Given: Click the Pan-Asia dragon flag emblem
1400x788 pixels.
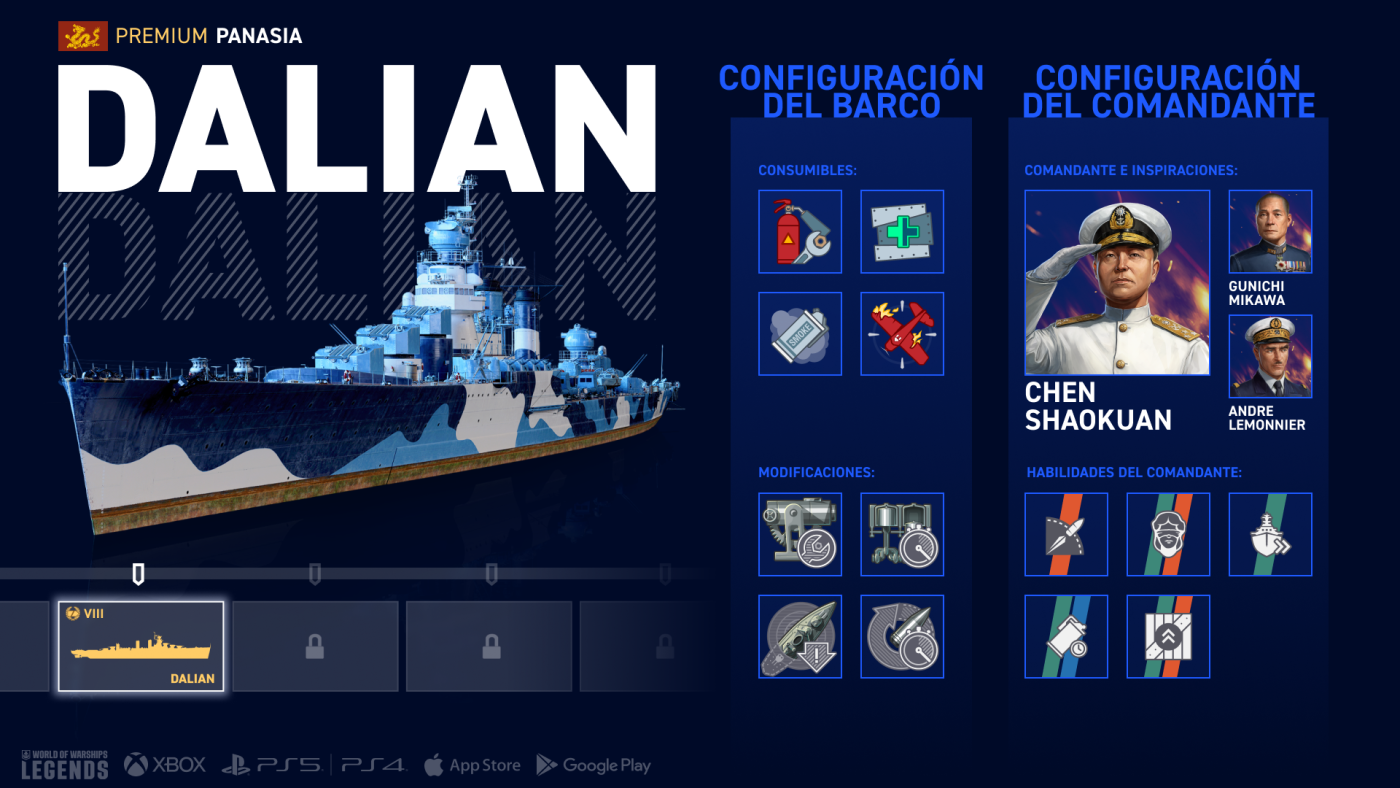Looking at the screenshot, I should 83,37.
